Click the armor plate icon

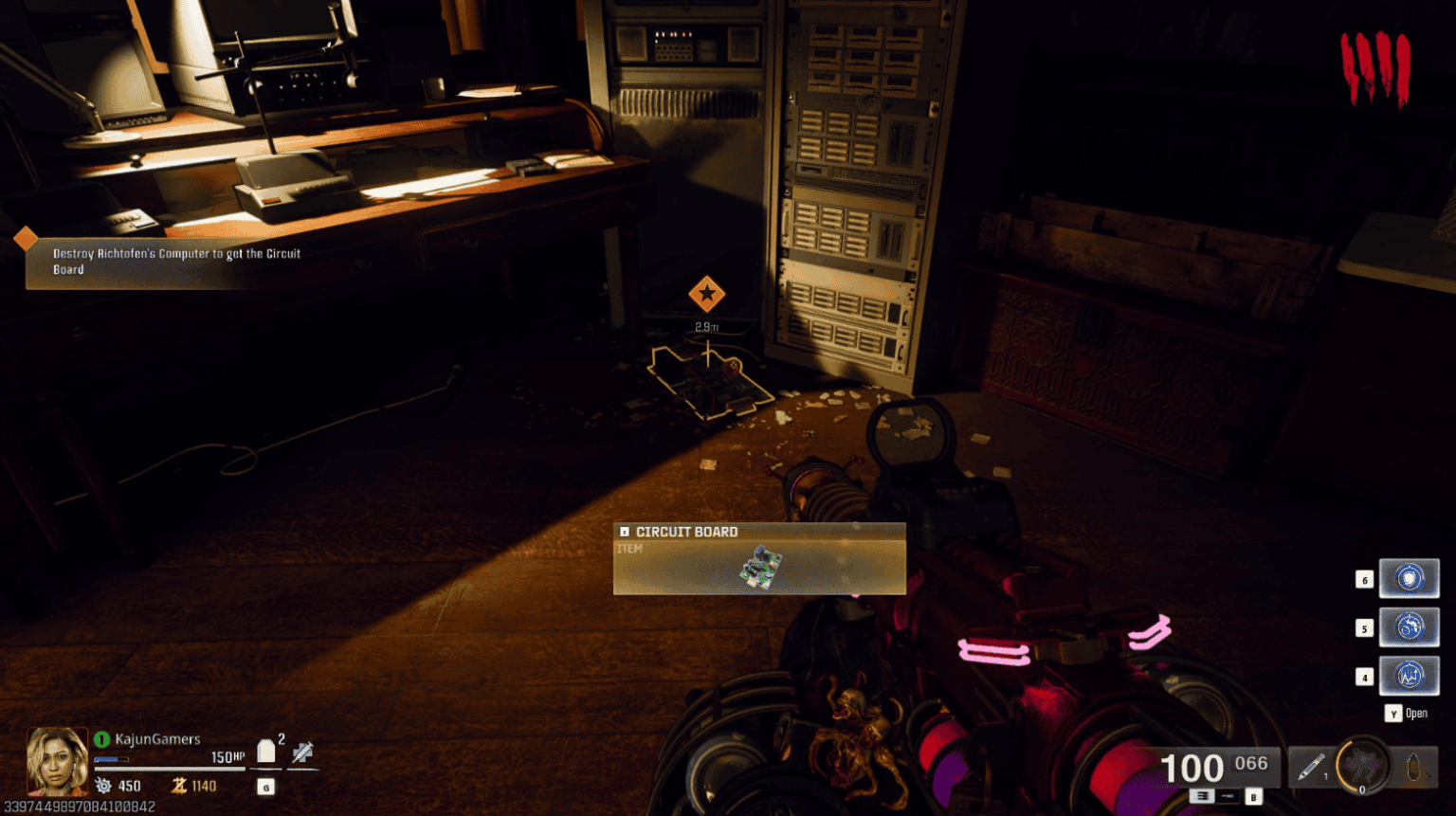tap(266, 752)
